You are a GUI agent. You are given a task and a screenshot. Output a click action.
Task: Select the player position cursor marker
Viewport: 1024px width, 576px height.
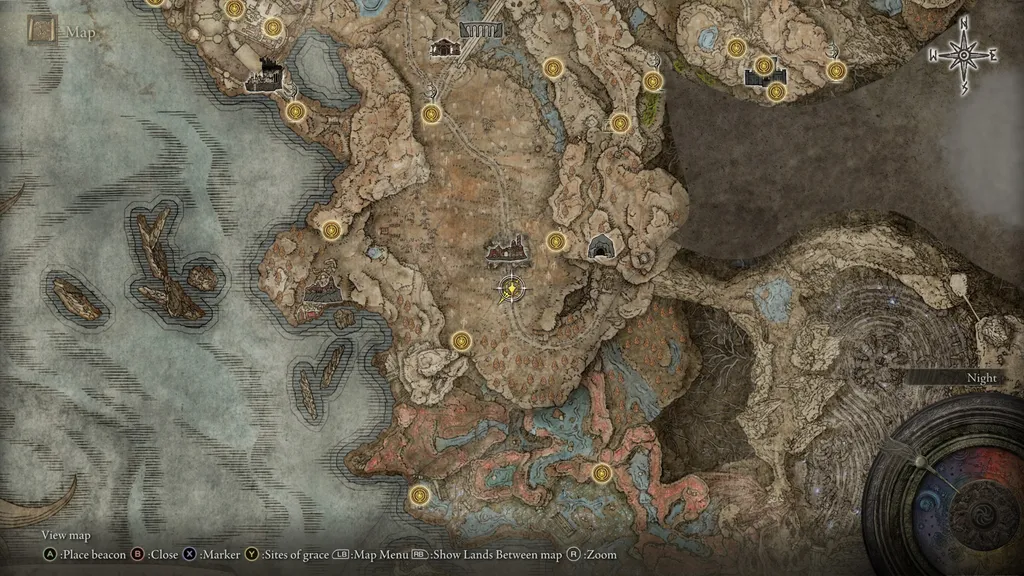click(x=511, y=290)
